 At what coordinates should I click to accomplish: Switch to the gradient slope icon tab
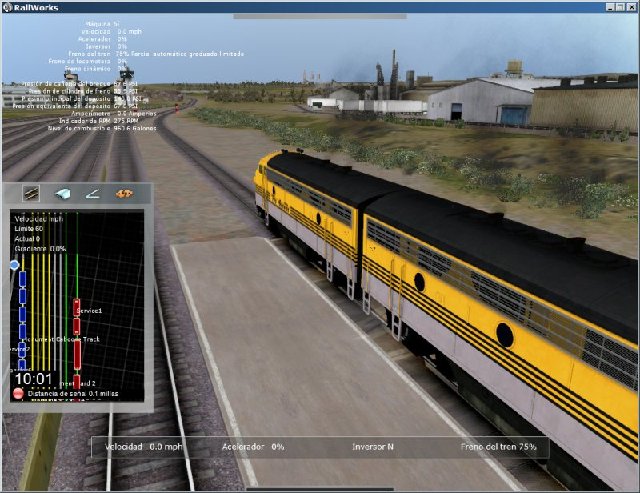pos(93,194)
